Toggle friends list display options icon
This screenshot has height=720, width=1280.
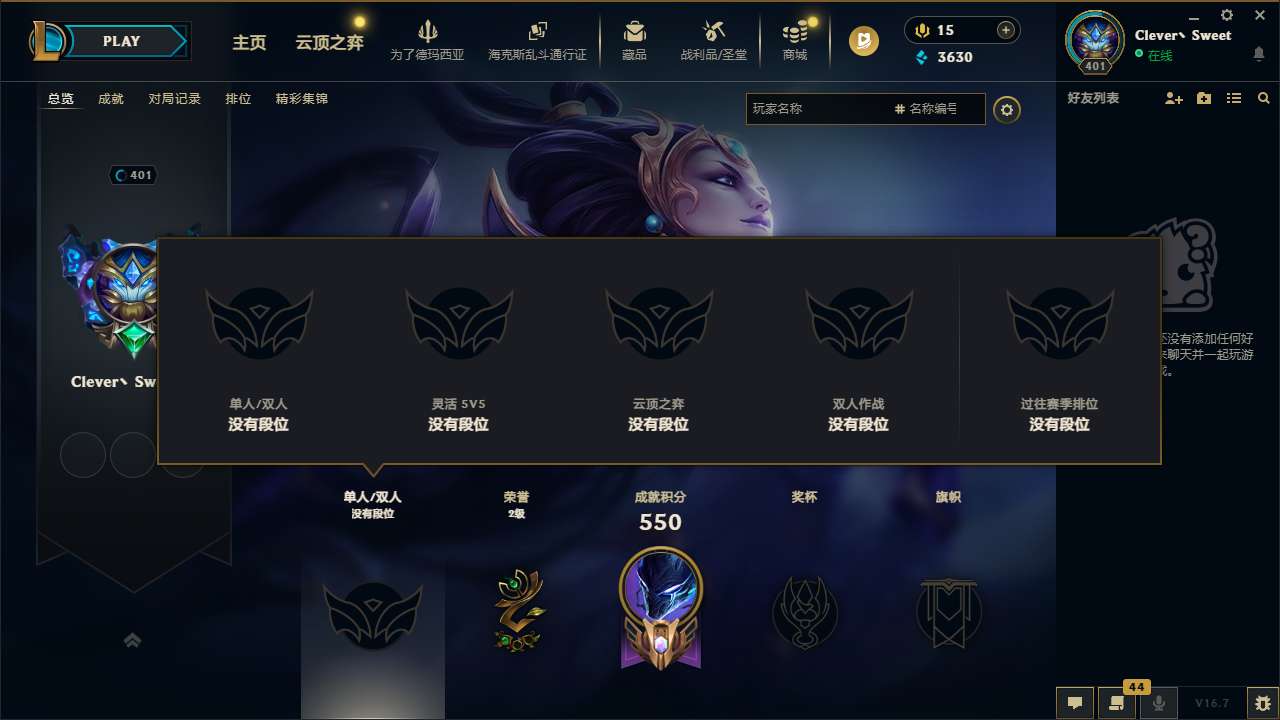tap(1233, 98)
